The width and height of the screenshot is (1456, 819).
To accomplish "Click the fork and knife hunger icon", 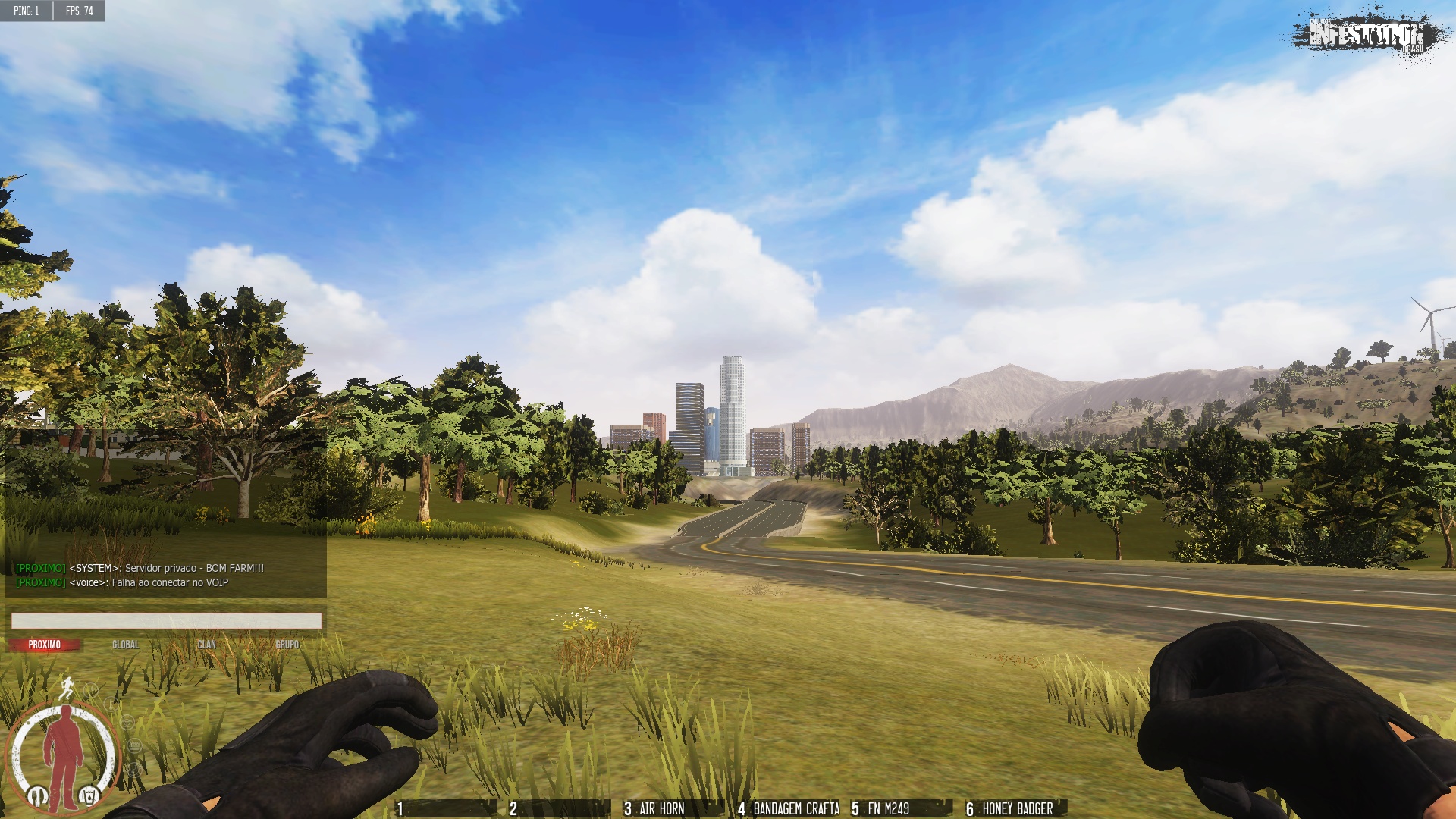I will (36, 796).
